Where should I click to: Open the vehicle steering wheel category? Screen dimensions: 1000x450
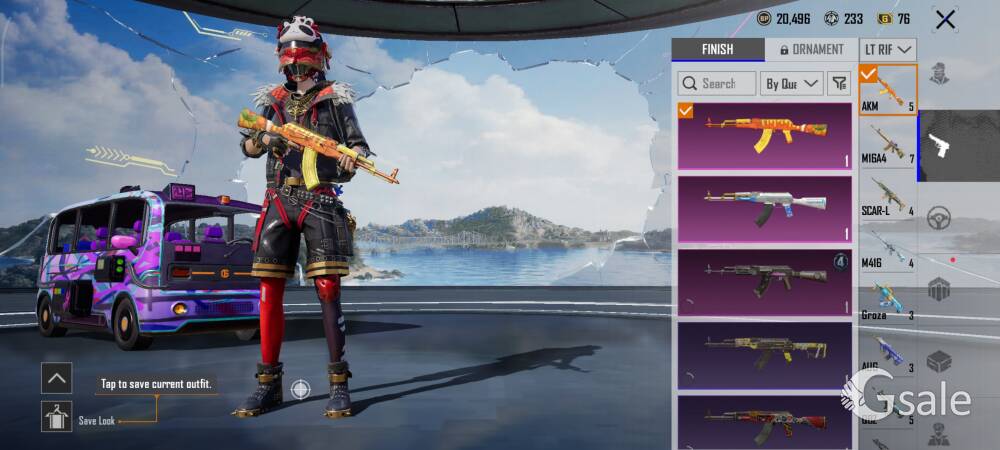[938, 218]
